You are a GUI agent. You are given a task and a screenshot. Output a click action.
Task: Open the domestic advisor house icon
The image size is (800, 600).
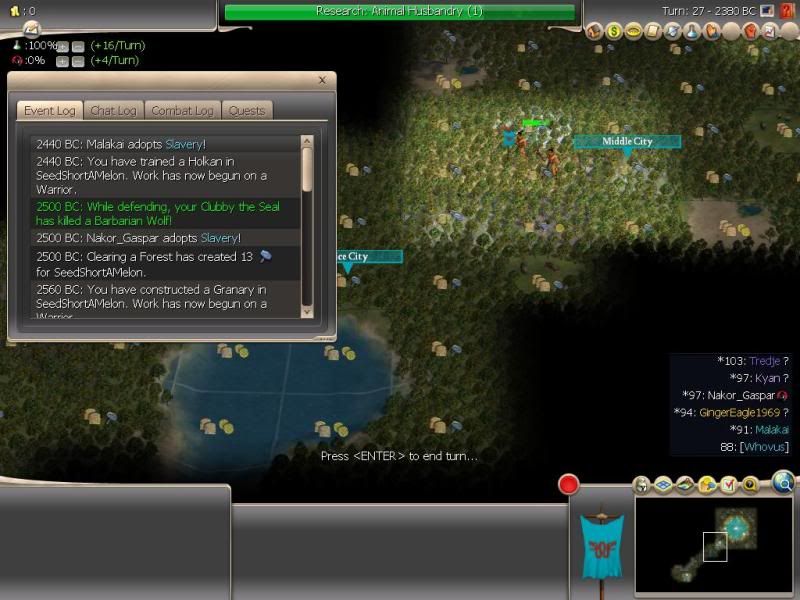pyautogui.click(x=594, y=32)
